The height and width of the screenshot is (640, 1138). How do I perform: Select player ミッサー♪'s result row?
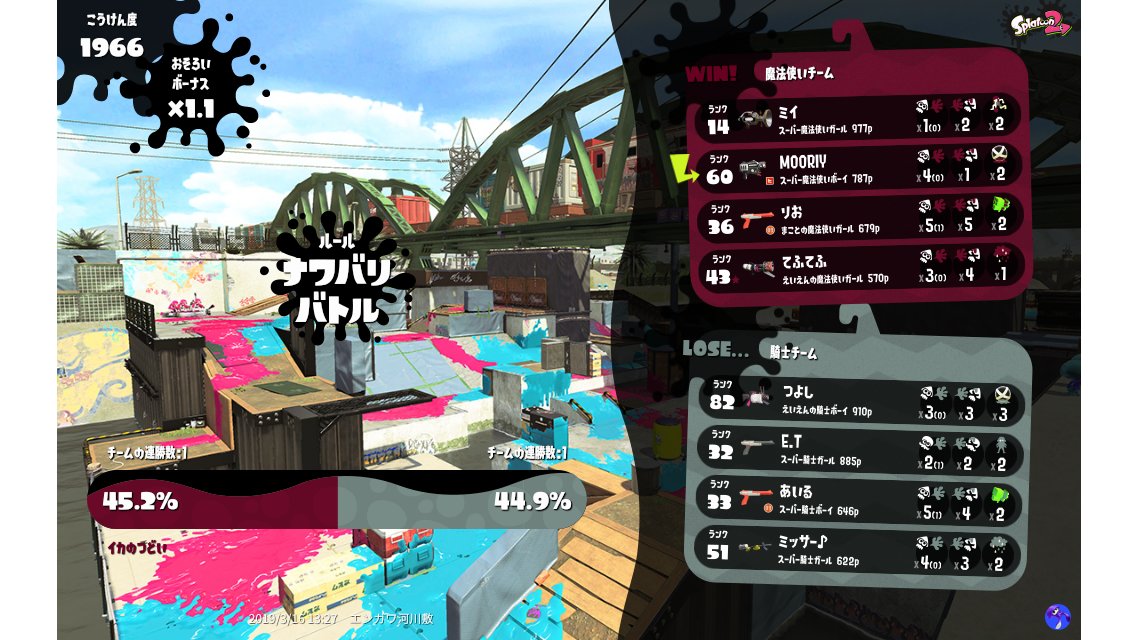coord(860,552)
